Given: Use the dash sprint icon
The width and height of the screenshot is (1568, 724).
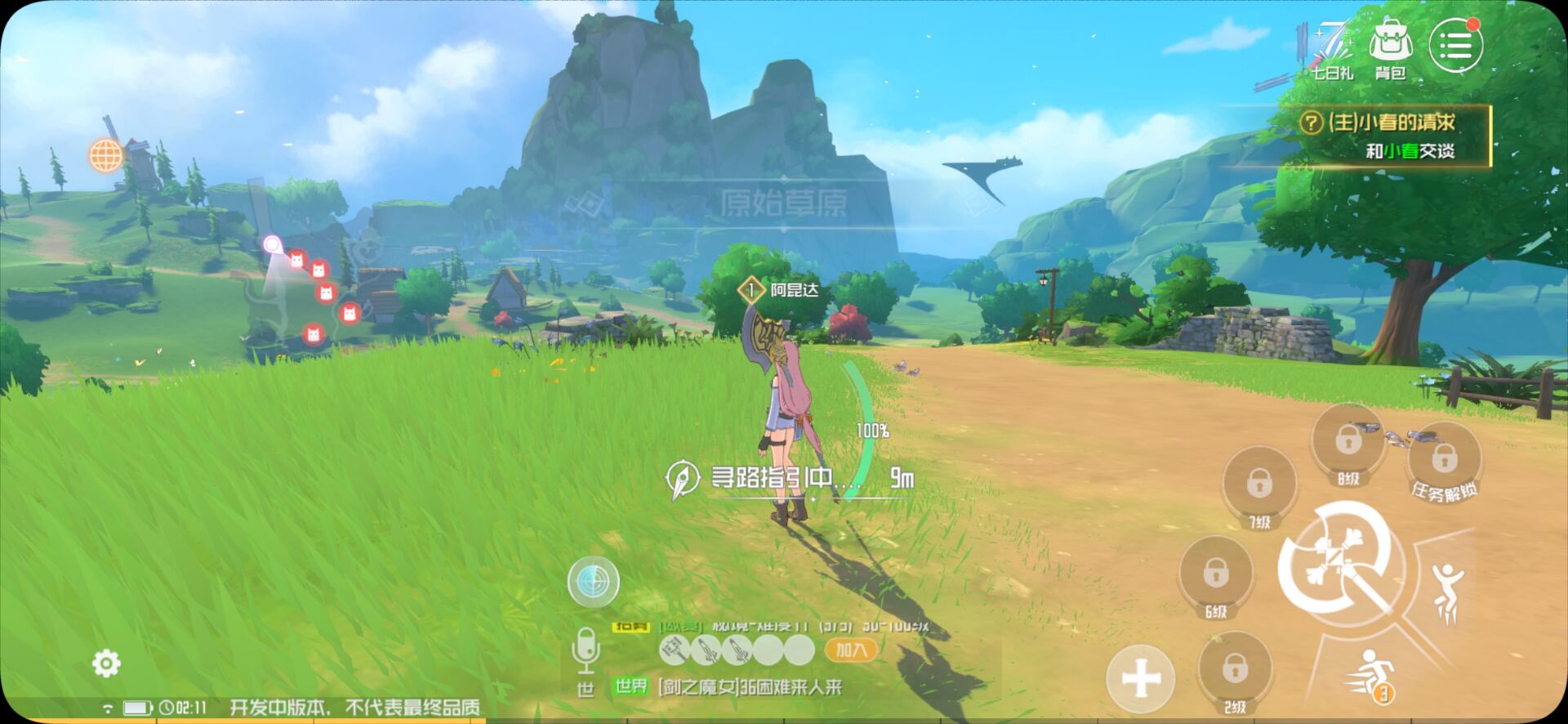Looking at the screenshot, I should click(x=1370, y=676).
